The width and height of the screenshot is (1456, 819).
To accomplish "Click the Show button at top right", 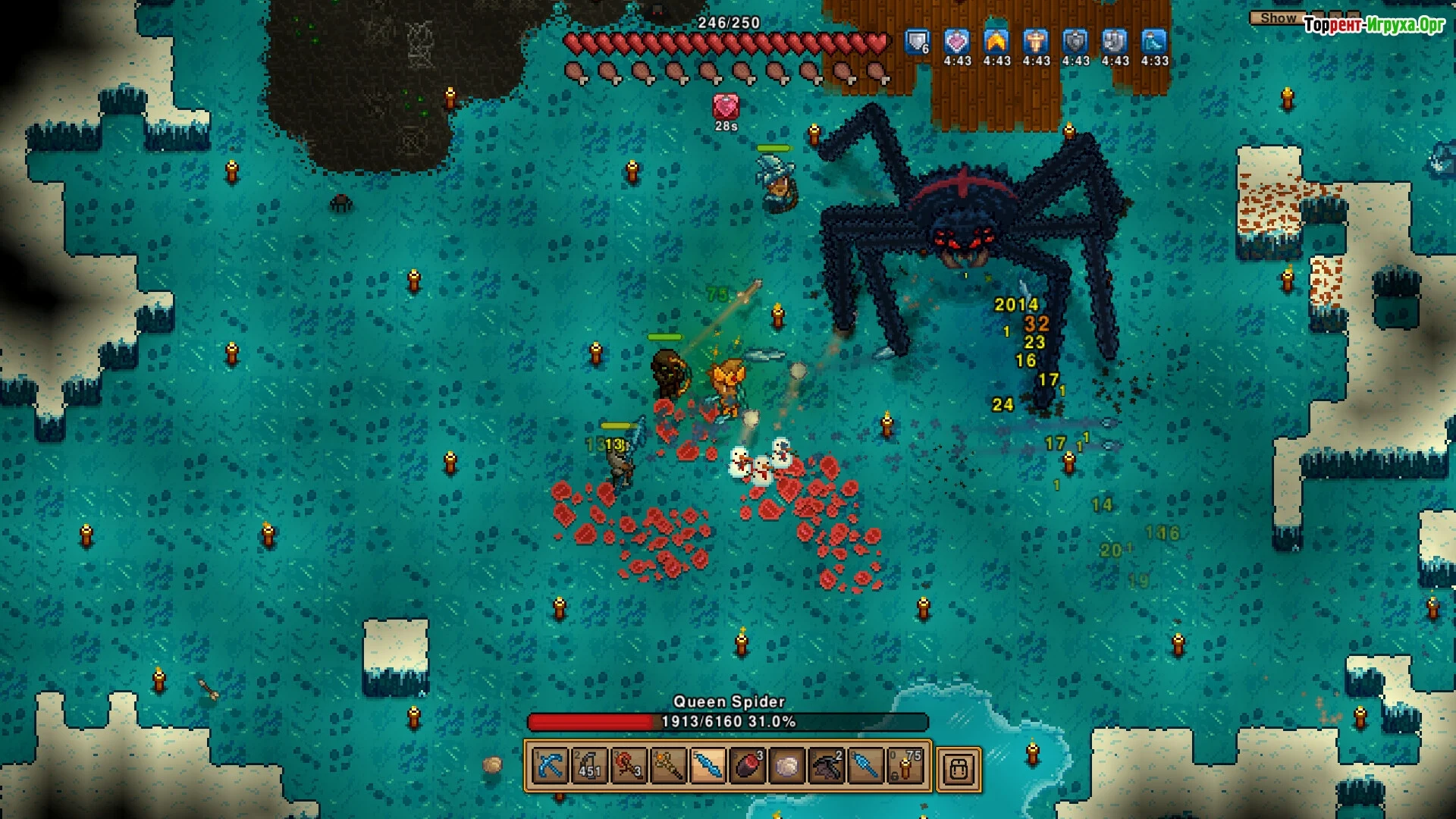I will pyautogui.click(x=1278, y=17).
